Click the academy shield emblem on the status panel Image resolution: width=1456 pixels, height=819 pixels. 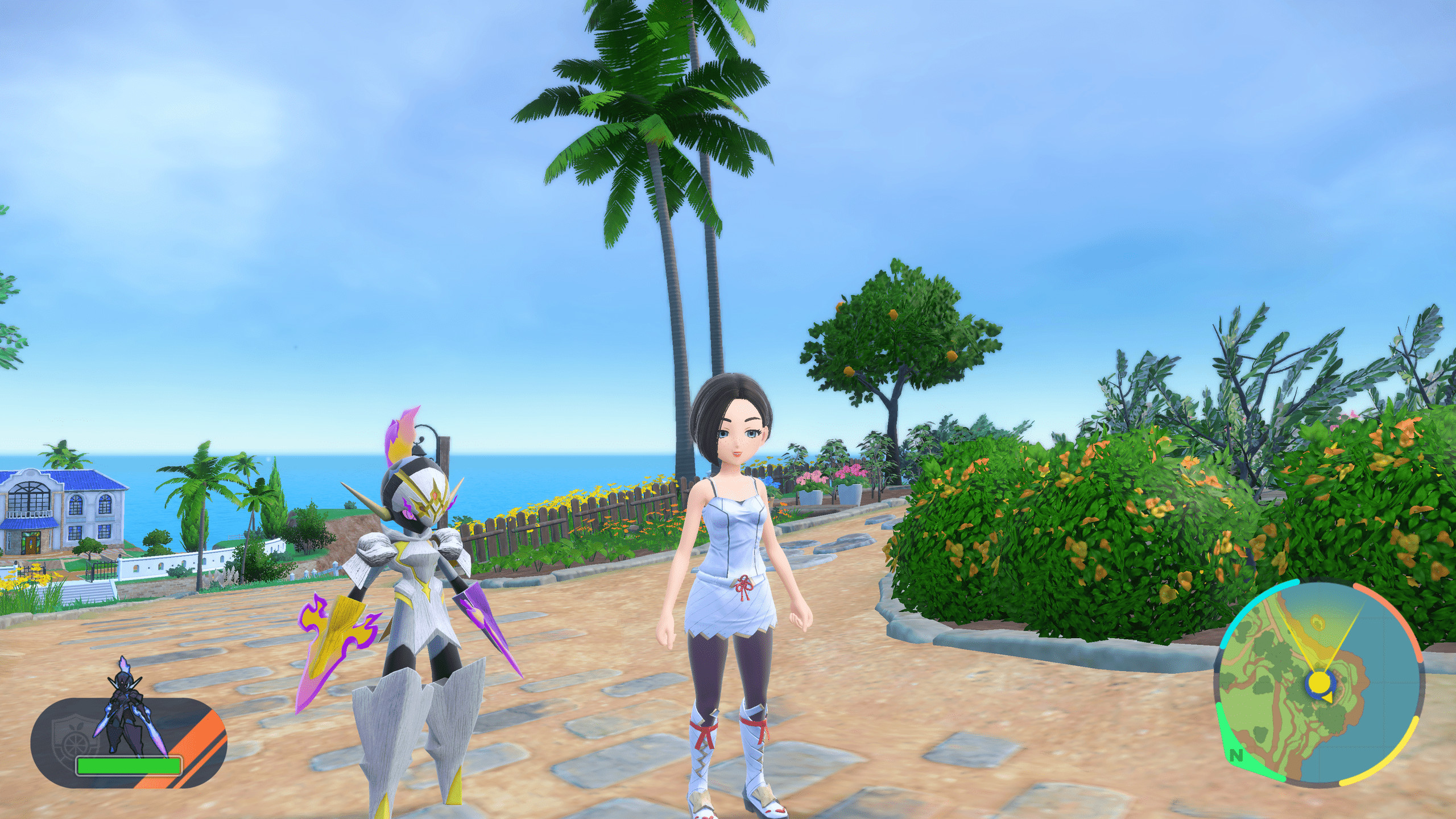(x=75, y=739)
